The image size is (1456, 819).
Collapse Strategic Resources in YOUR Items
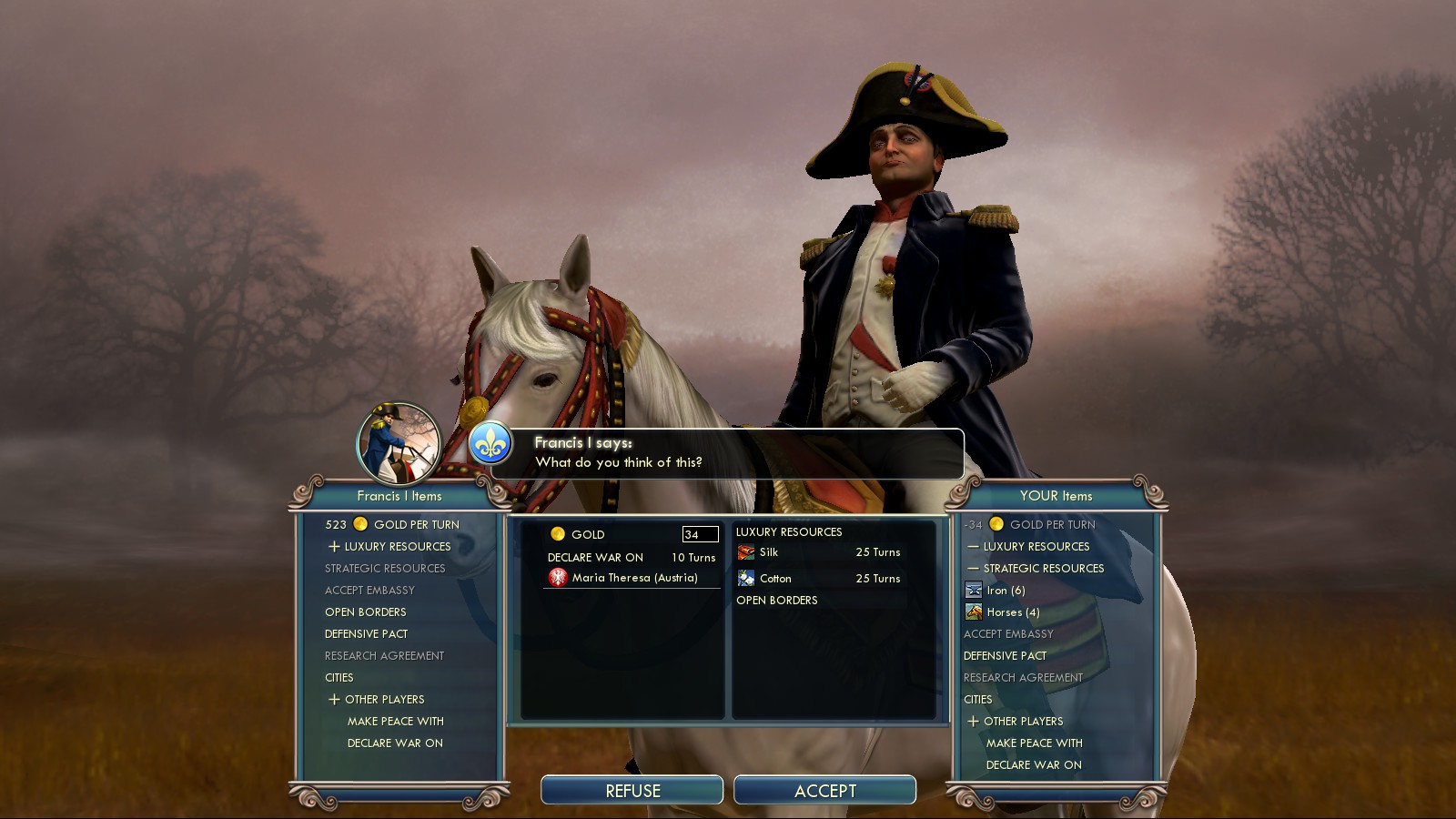(x=1042, y=569)
